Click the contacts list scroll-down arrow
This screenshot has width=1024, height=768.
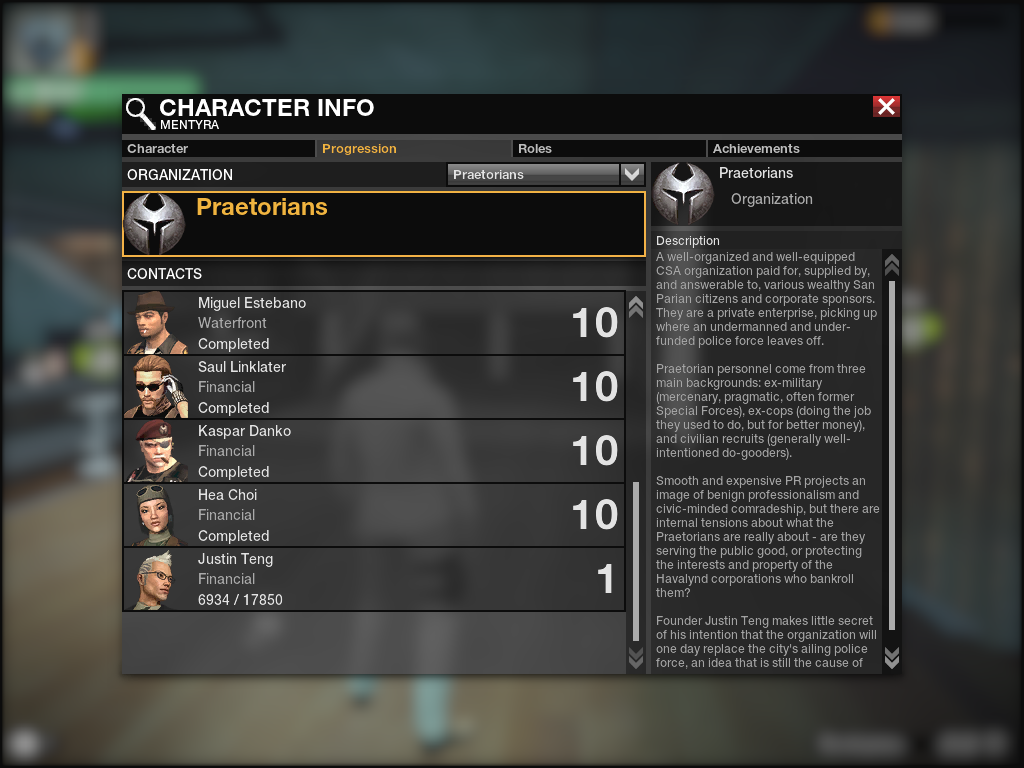[x=635, y=657]
